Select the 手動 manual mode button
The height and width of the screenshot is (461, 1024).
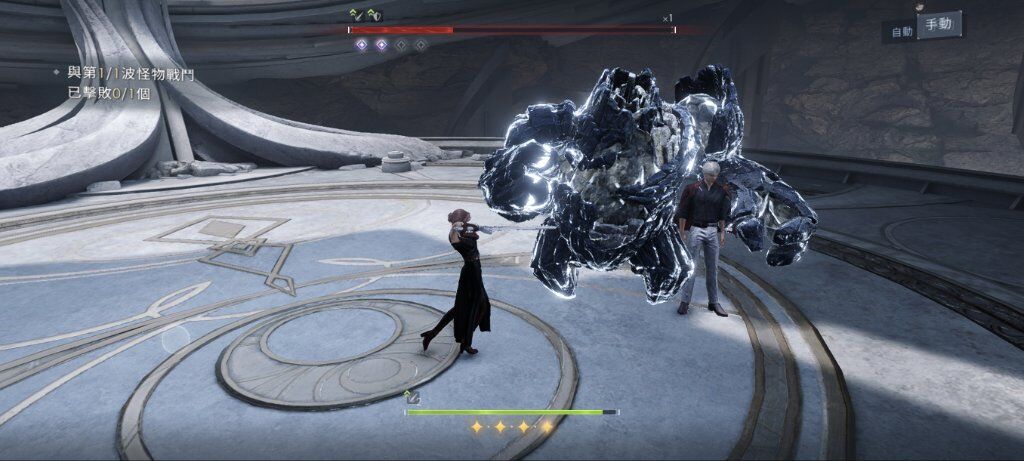click(939, 25)
